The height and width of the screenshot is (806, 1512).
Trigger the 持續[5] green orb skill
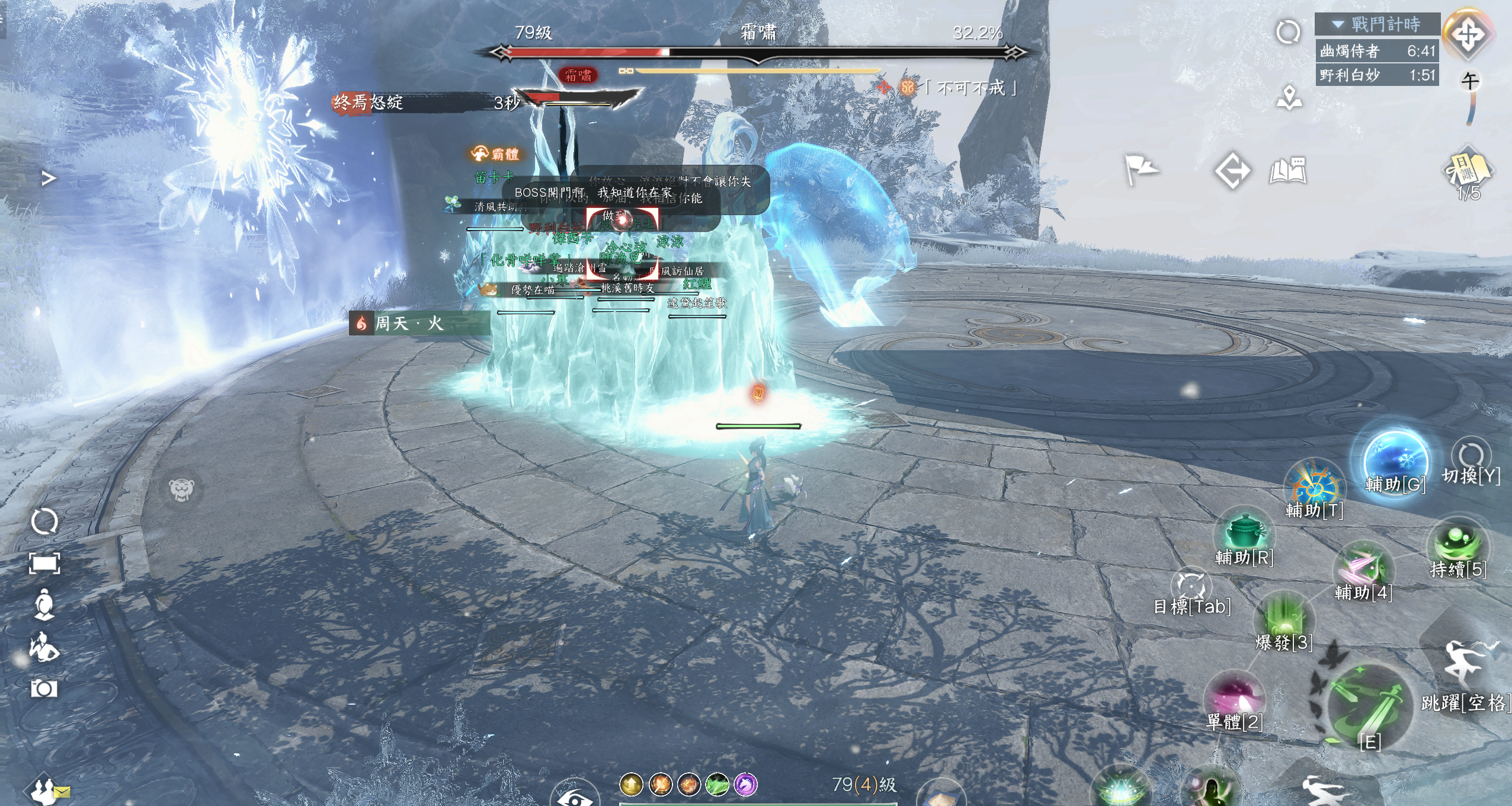pos(1458,544)
